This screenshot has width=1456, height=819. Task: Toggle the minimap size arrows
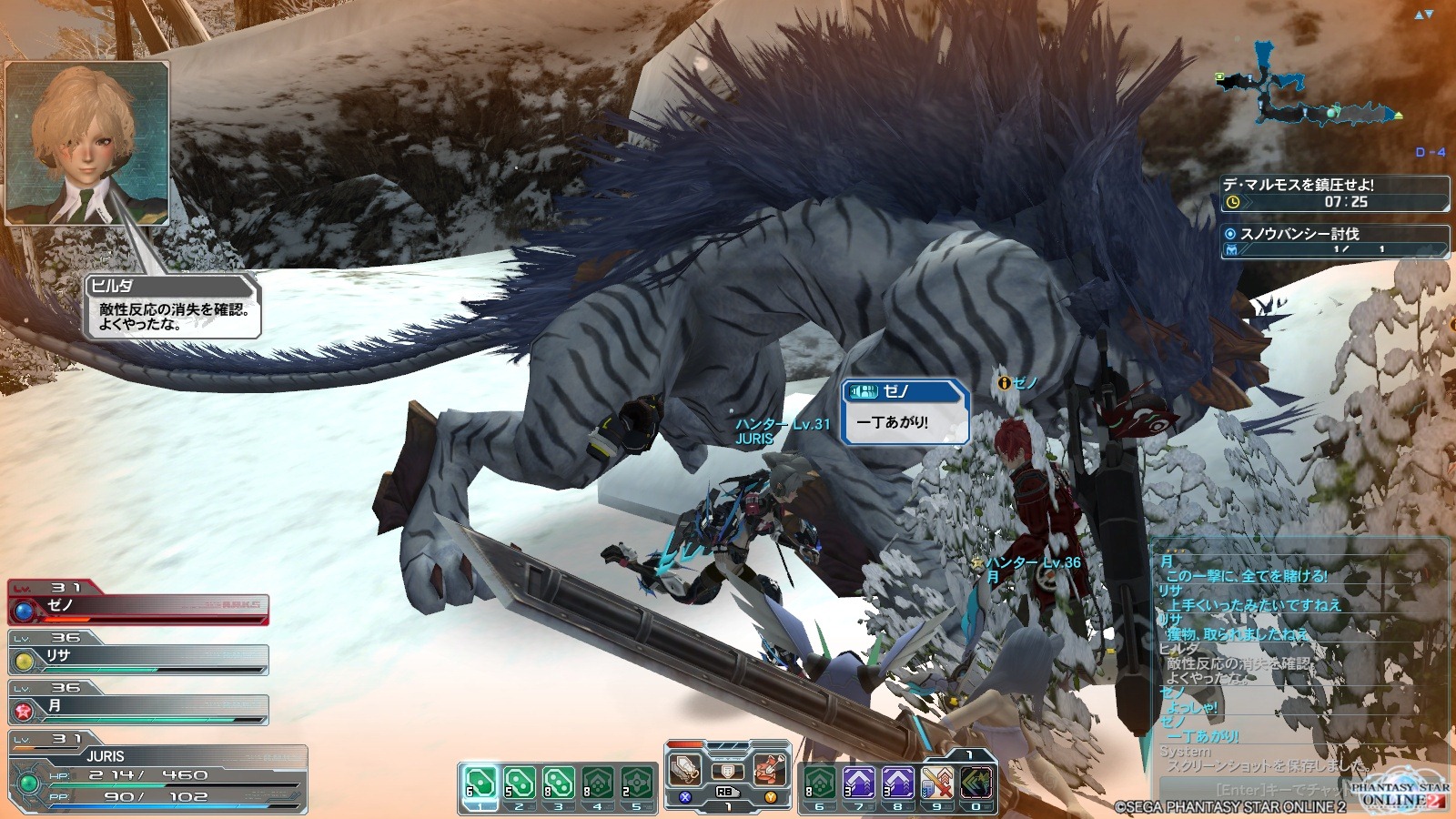tap(1424, 15)
